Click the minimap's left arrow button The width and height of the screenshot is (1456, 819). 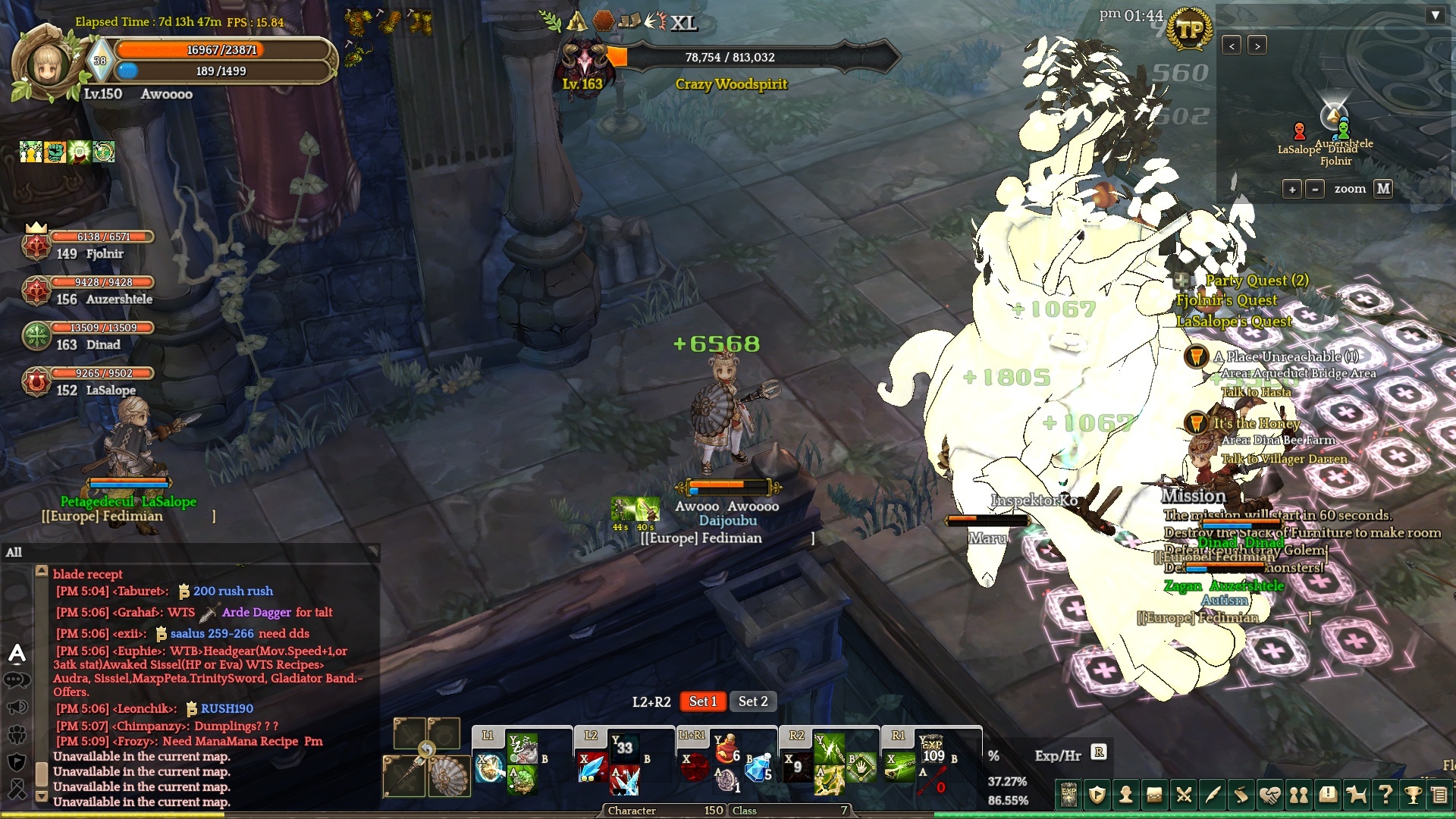(x=1232, y=46)
